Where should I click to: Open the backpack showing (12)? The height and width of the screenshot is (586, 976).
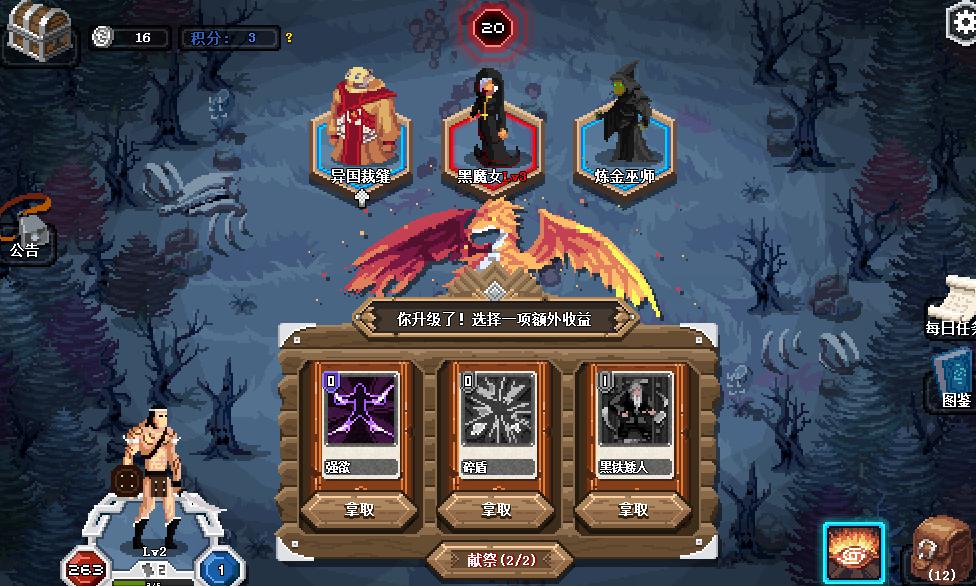941,550
